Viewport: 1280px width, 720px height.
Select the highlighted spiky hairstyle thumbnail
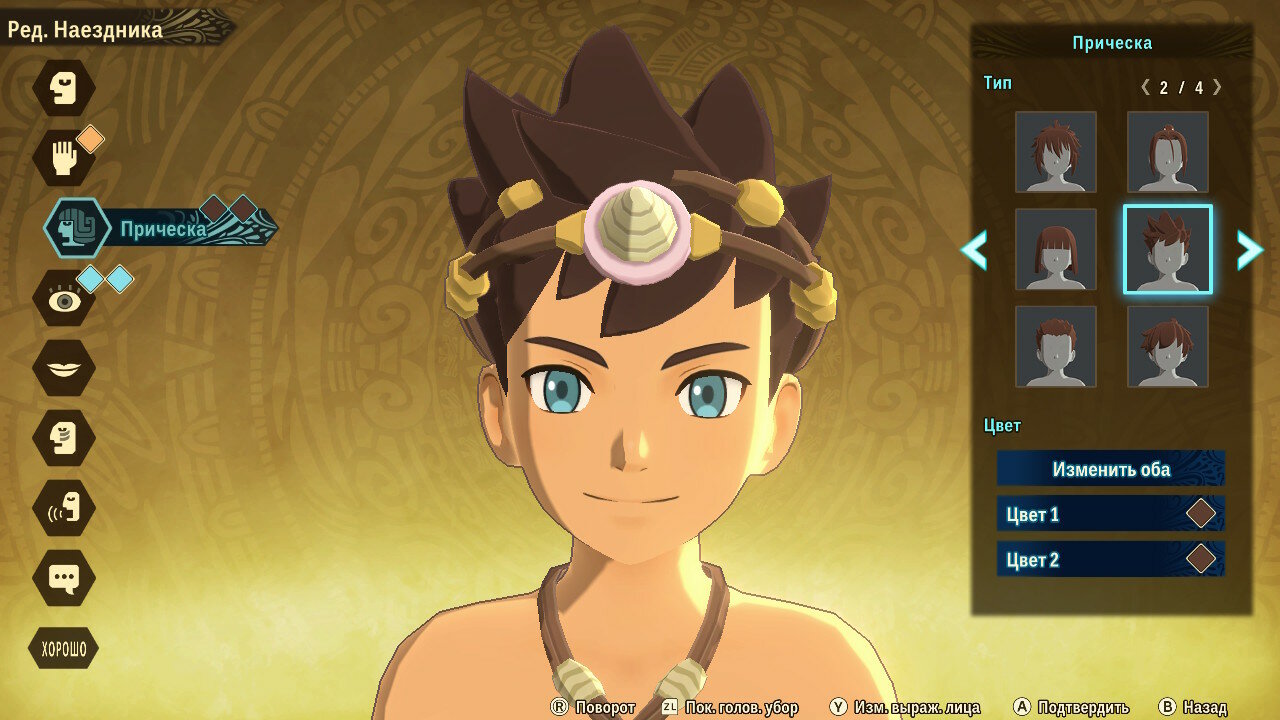tap(1167, 249)
